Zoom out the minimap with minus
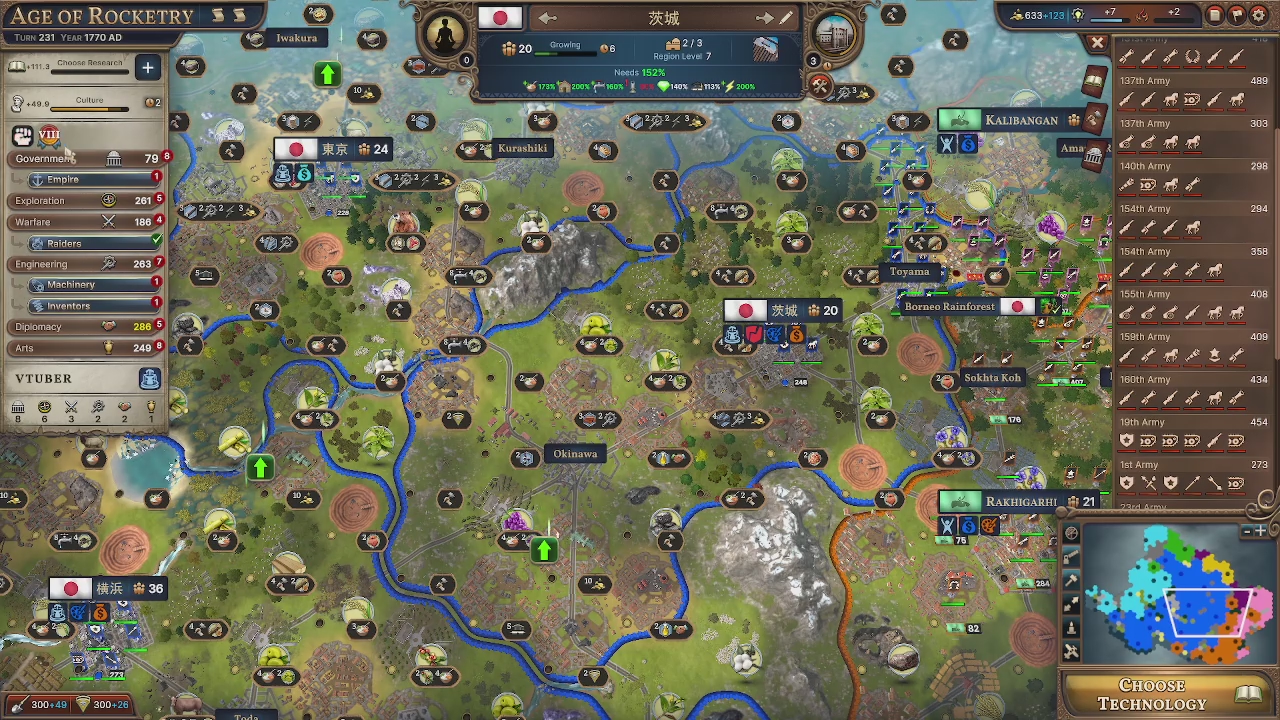This screenshot has height=720, width=1280. pos(1247,531)
